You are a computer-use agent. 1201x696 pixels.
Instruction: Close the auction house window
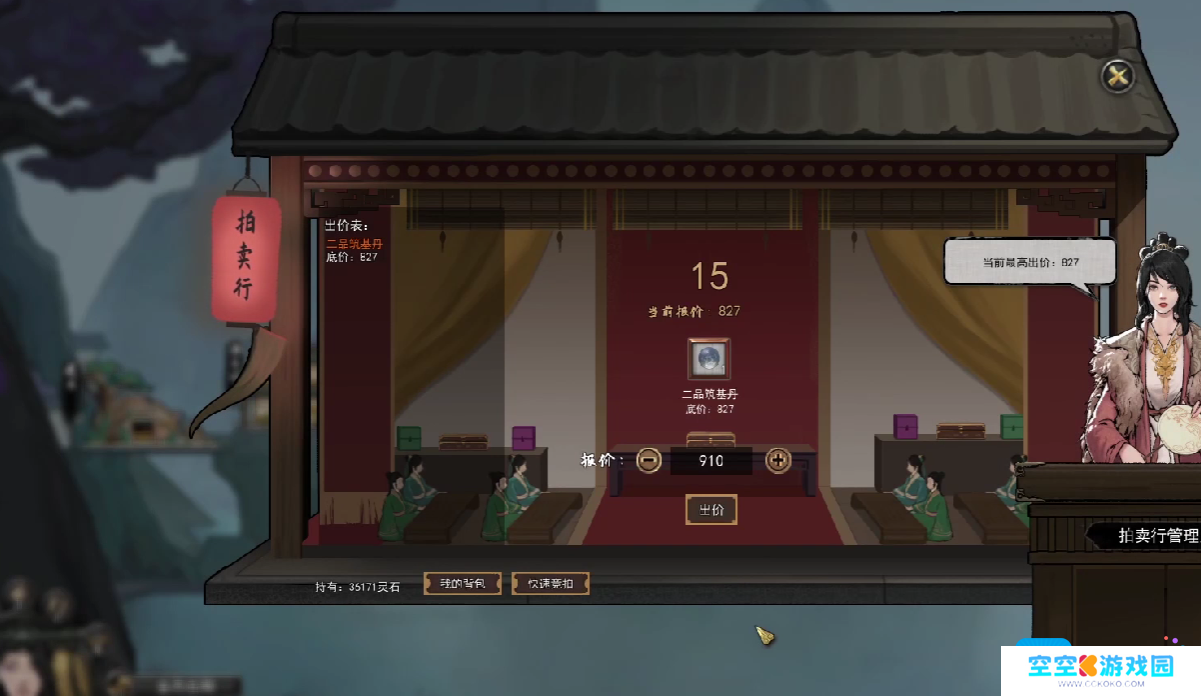[1117, 76]
